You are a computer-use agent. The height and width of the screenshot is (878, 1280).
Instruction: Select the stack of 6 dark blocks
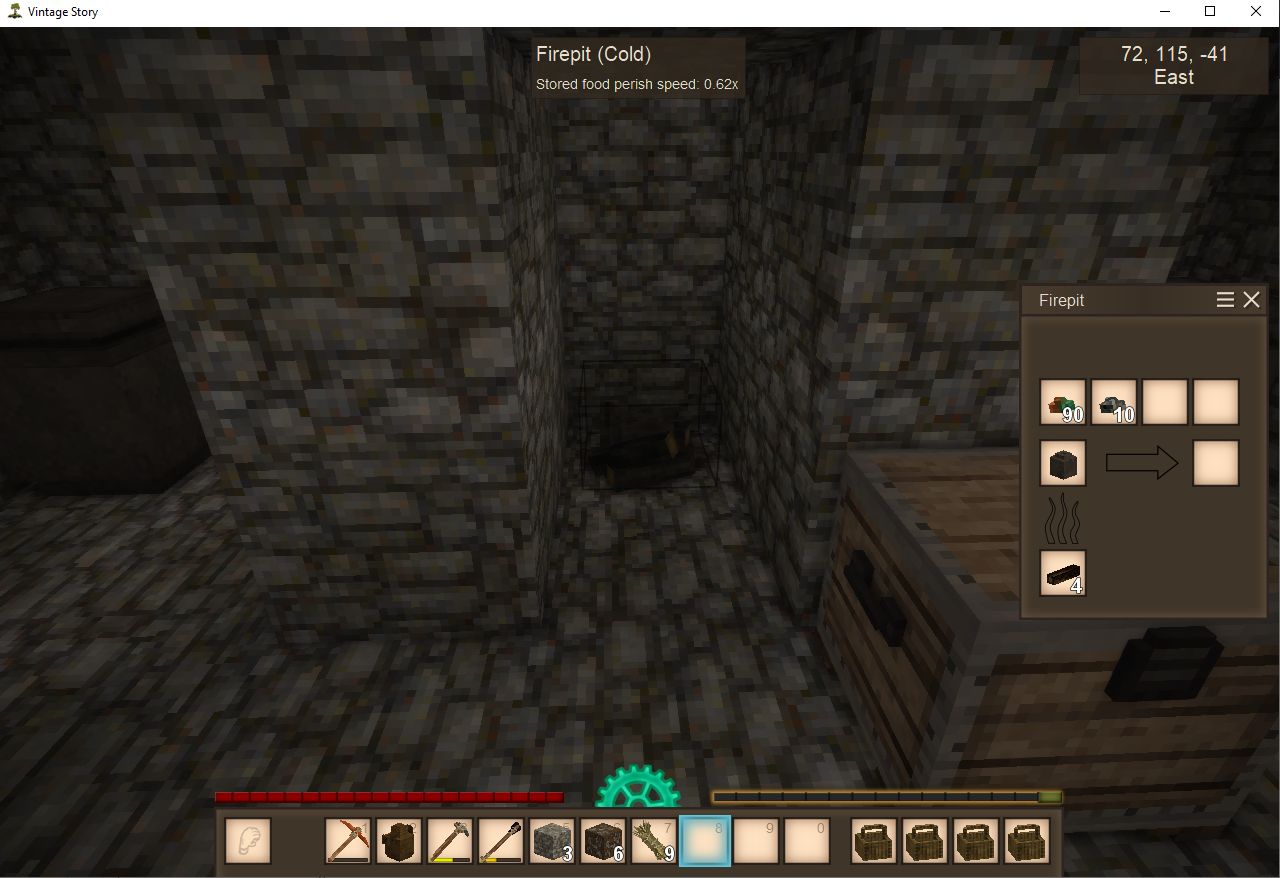[x=603, y=841]
